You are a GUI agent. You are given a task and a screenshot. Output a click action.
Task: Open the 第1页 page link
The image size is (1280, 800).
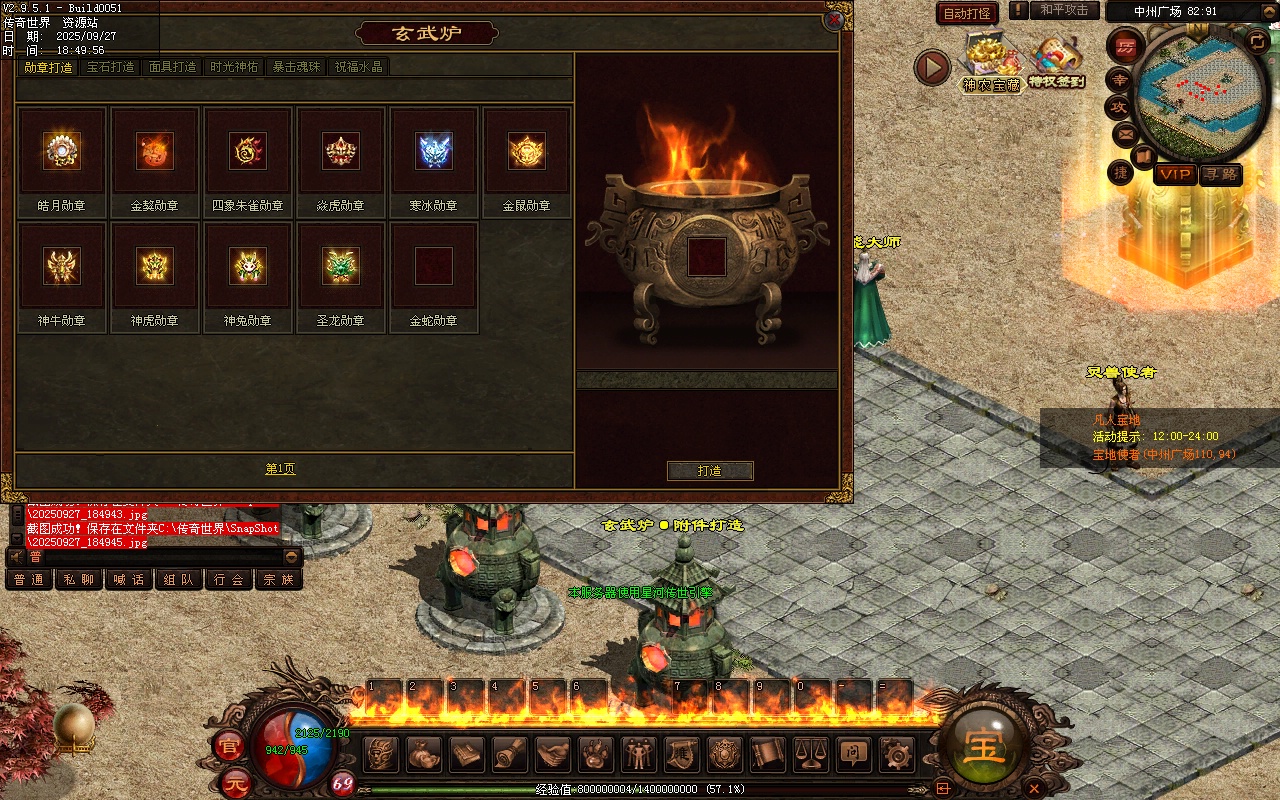(280, 469)
